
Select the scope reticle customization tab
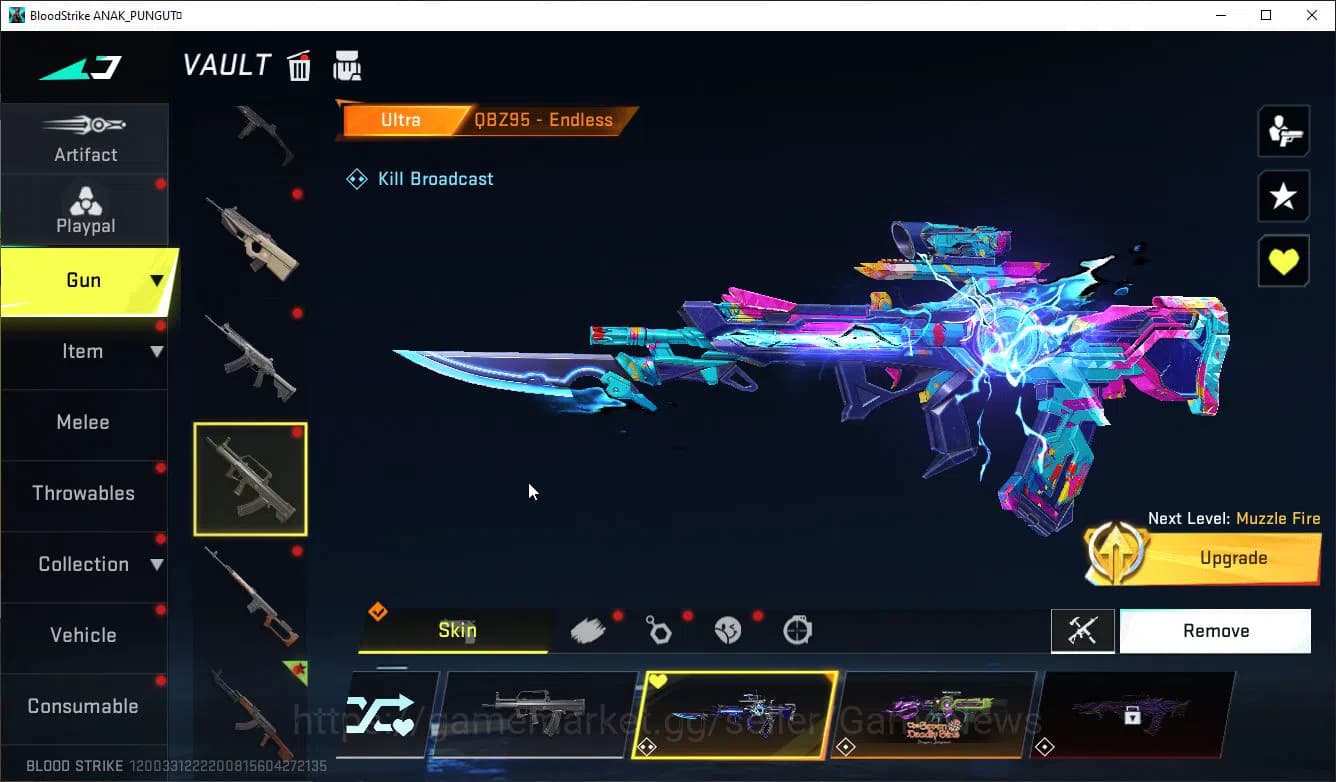point(797,629)
